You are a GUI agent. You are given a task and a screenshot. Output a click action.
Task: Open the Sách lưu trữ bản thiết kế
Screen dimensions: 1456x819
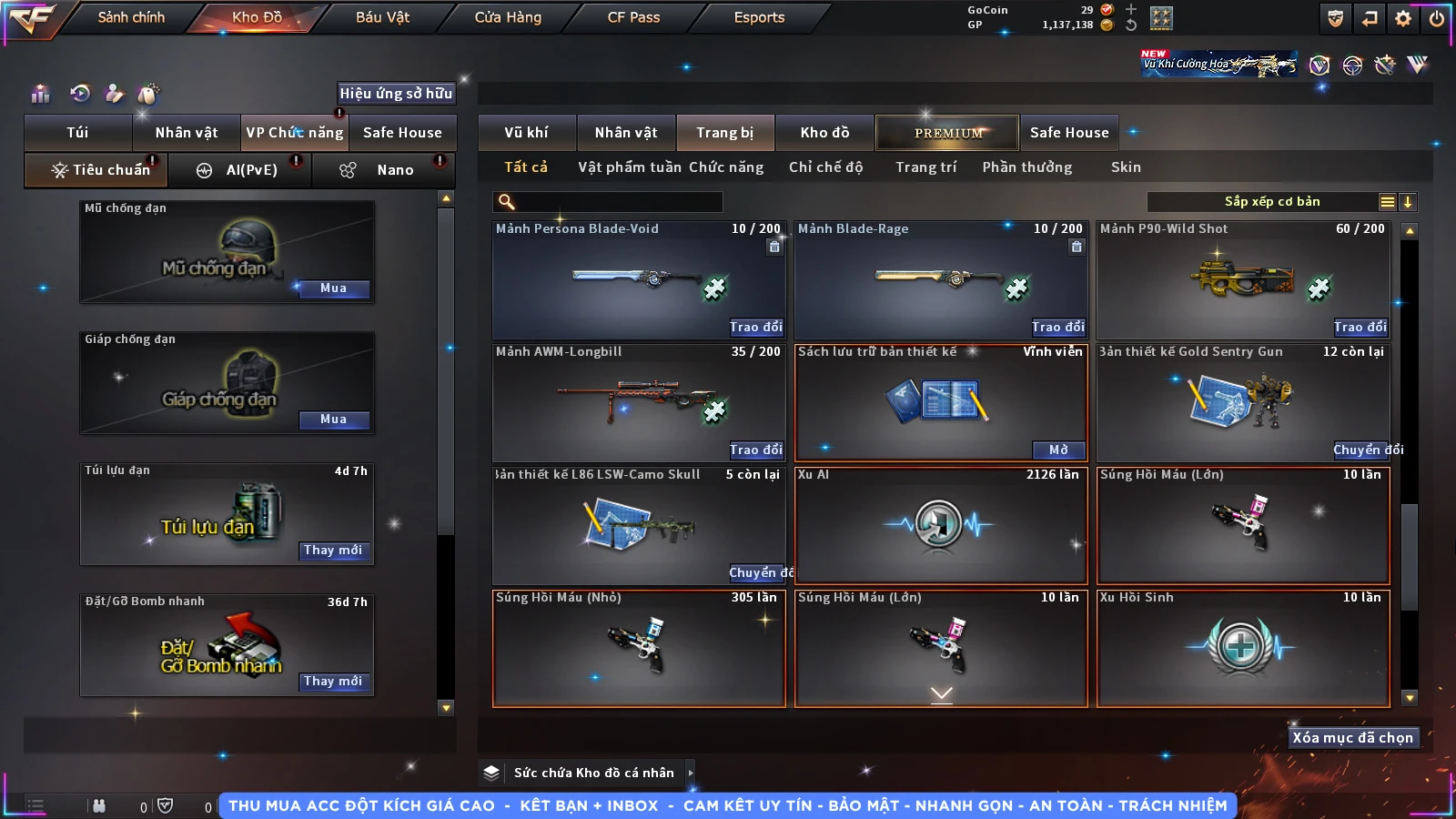1058,450
